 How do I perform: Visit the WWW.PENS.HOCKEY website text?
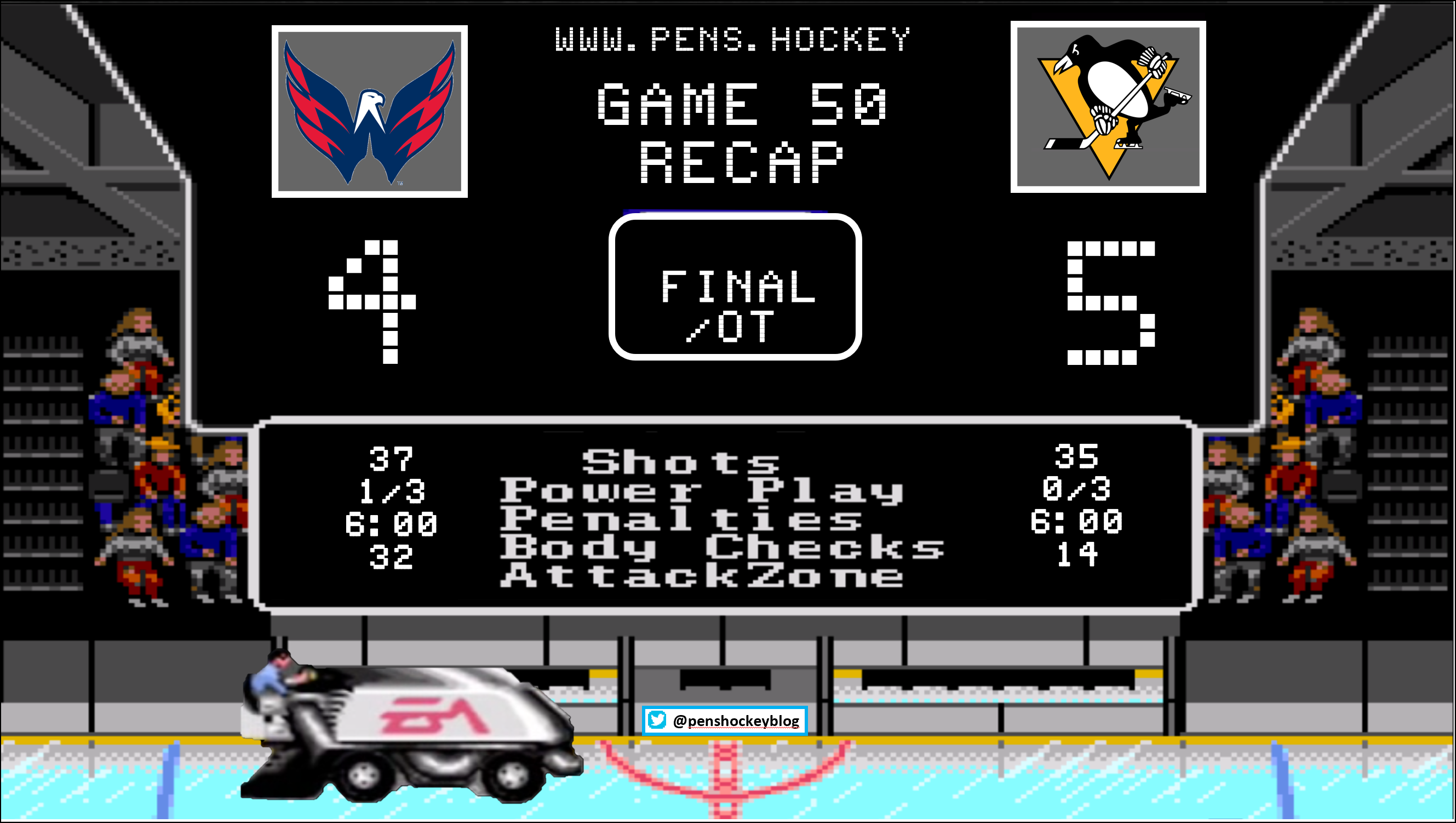[732, 39]
